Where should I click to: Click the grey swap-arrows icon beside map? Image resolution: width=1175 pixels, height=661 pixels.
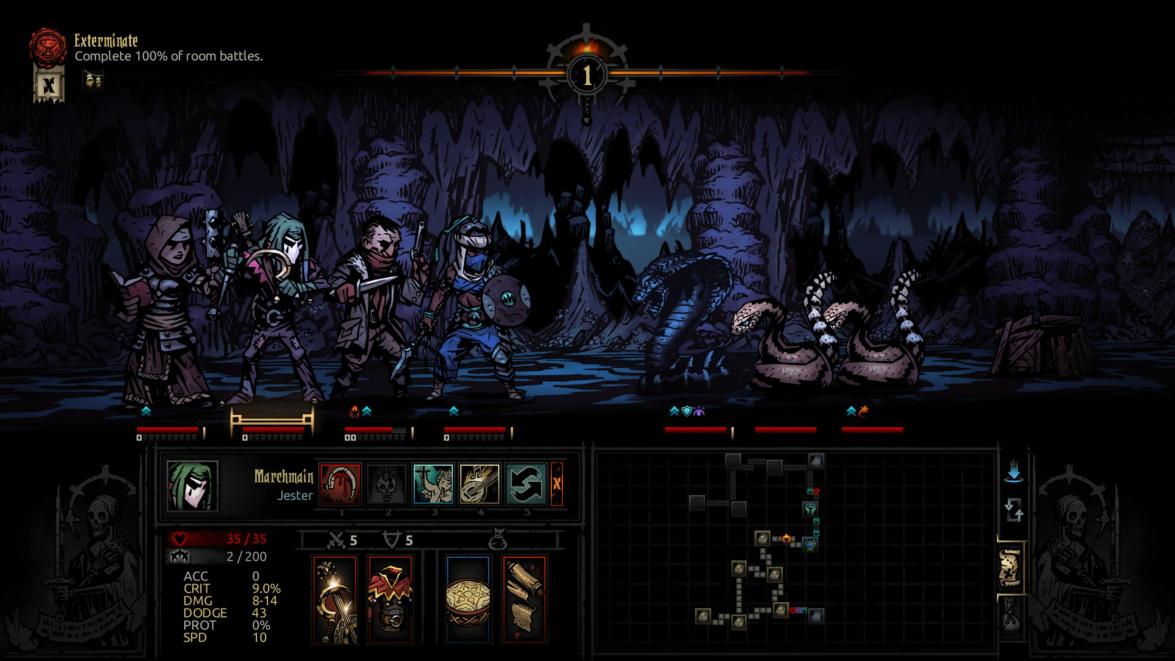[x=1012, y=512]
